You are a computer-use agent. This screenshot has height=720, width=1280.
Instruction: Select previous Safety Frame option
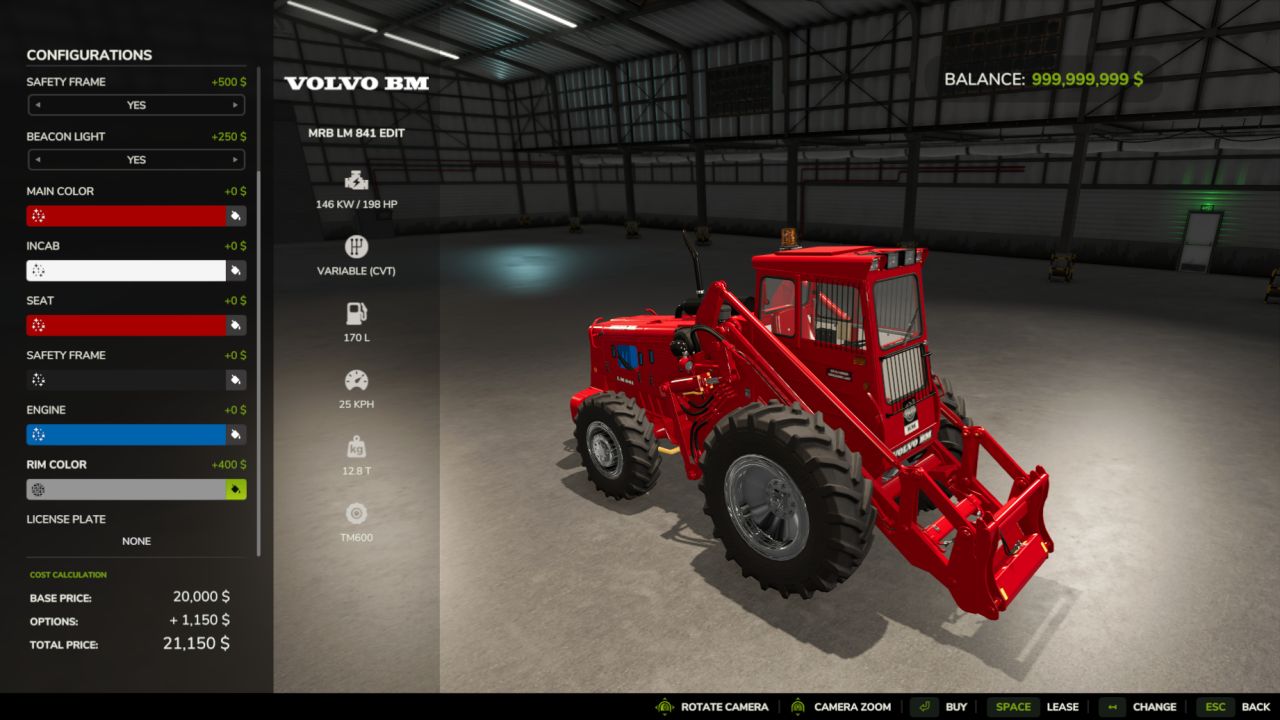37,105
